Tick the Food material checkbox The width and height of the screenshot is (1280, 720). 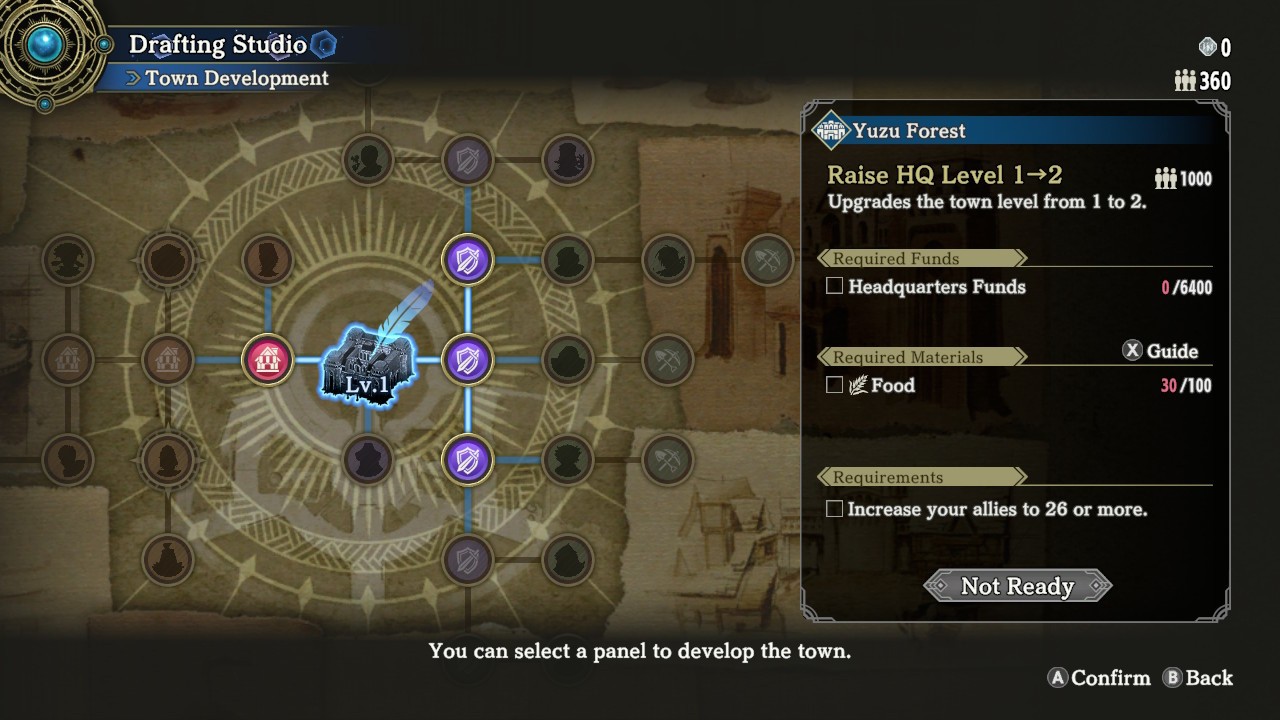click(x=835, y=385)
